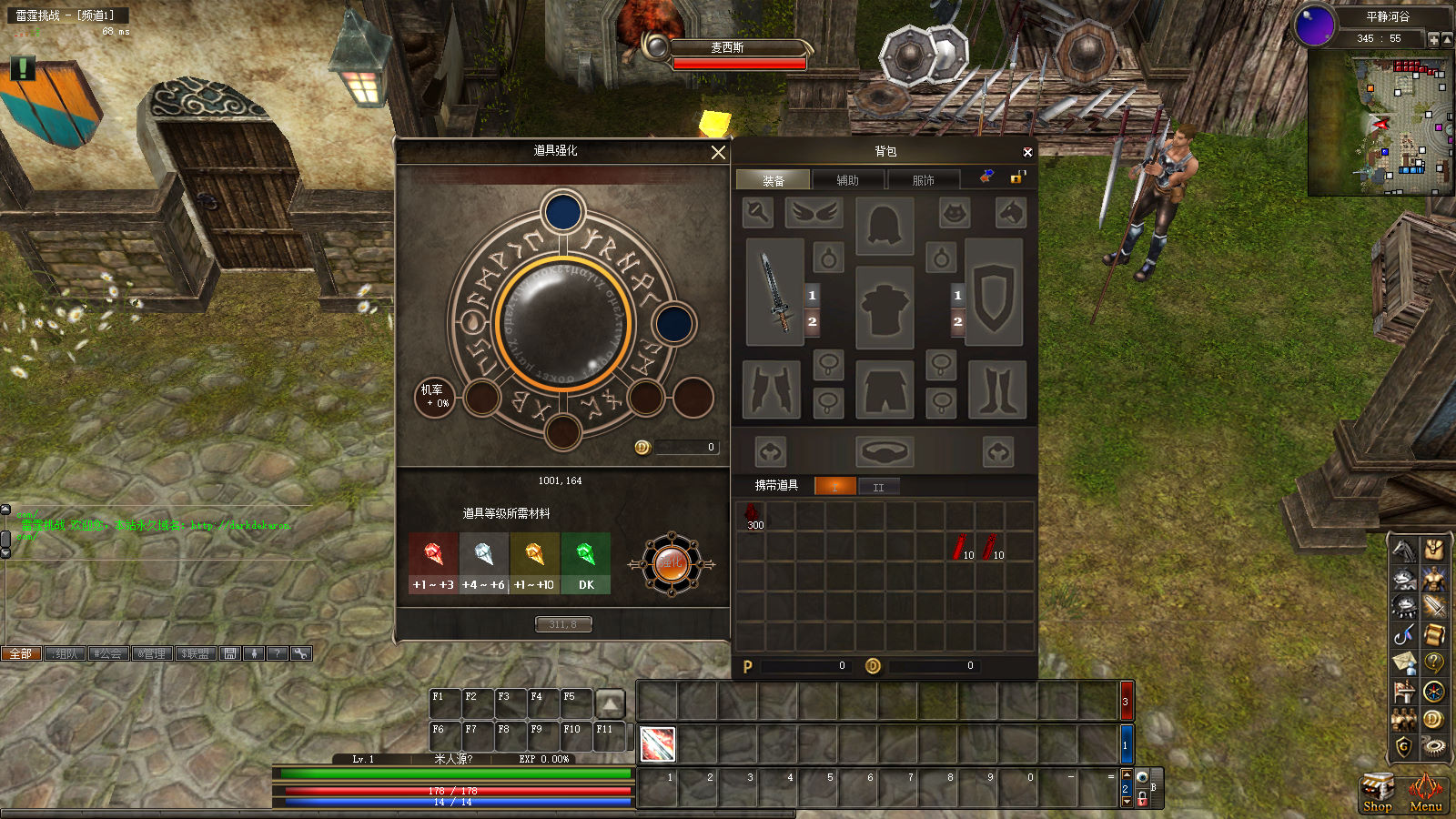Select the red item stack of 300

(752, 516)
